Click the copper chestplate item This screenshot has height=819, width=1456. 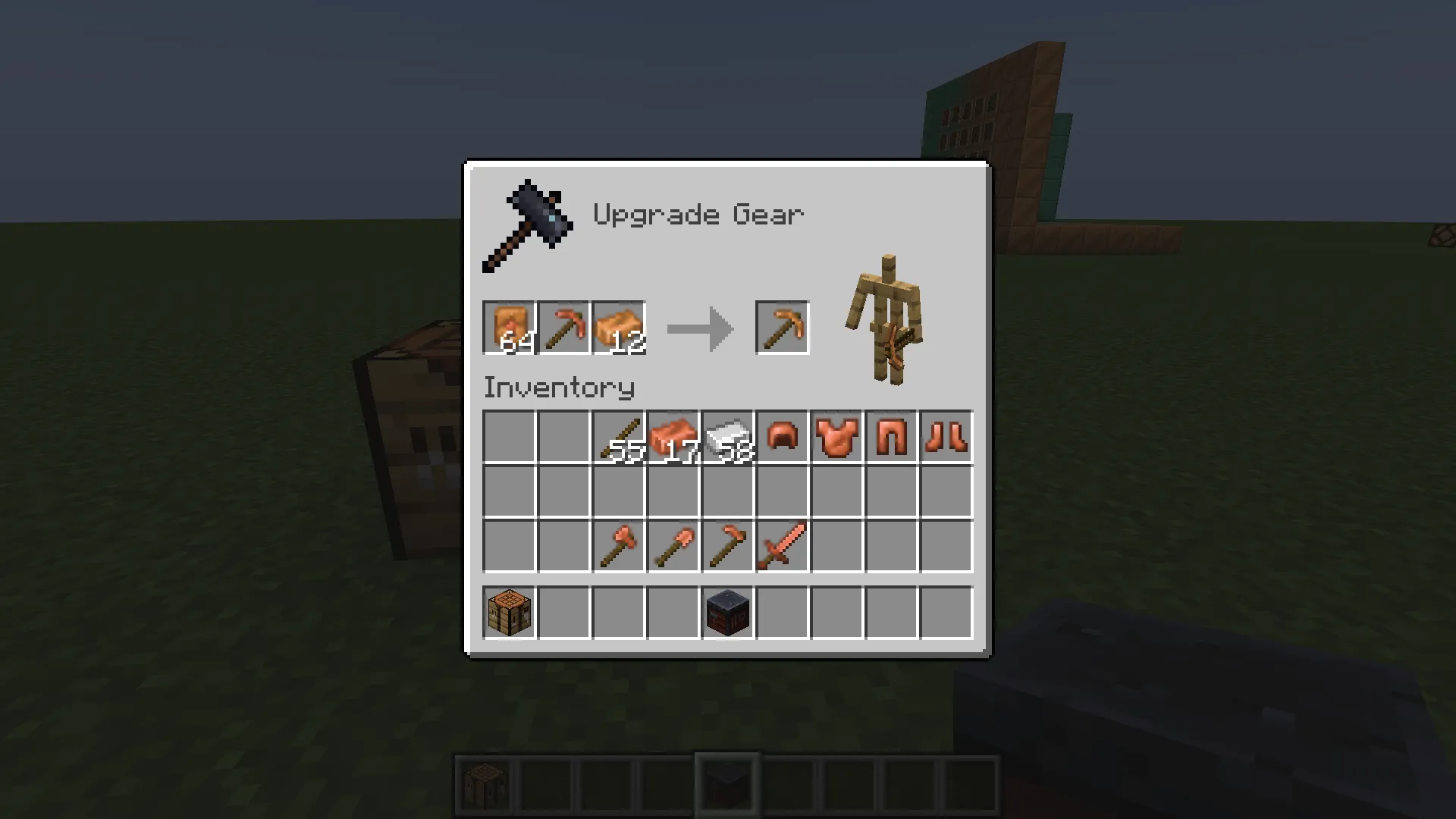point(836,437)
